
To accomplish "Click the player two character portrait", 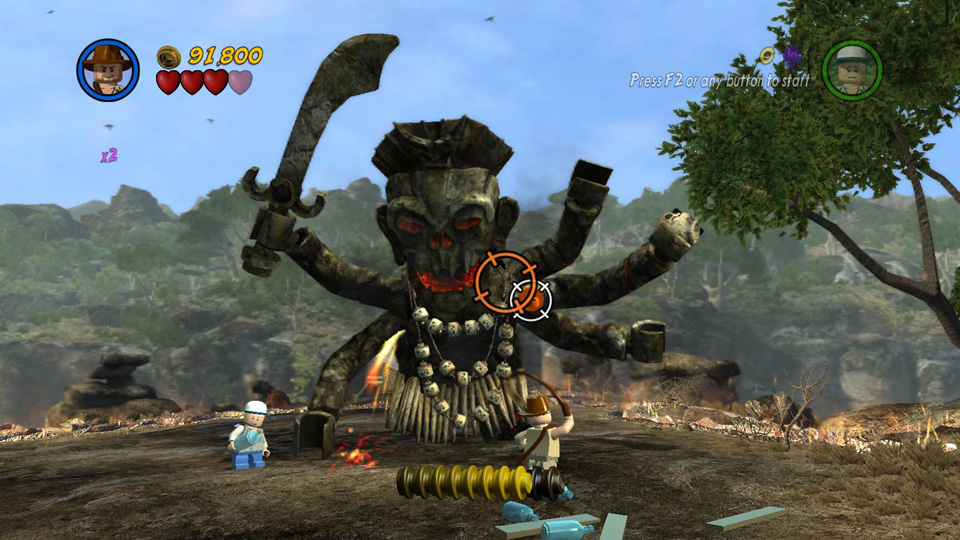I will (851, 70).
